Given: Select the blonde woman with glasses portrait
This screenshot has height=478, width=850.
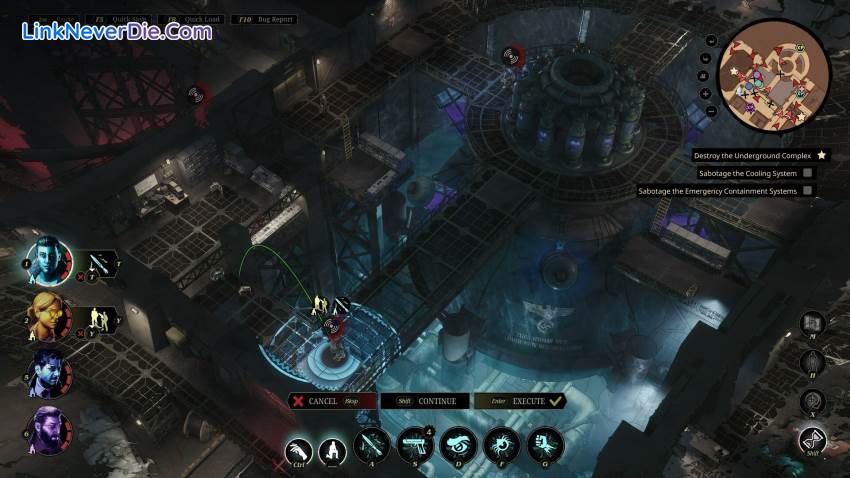Looking at the screenshot, I should [x=48, y=317].
